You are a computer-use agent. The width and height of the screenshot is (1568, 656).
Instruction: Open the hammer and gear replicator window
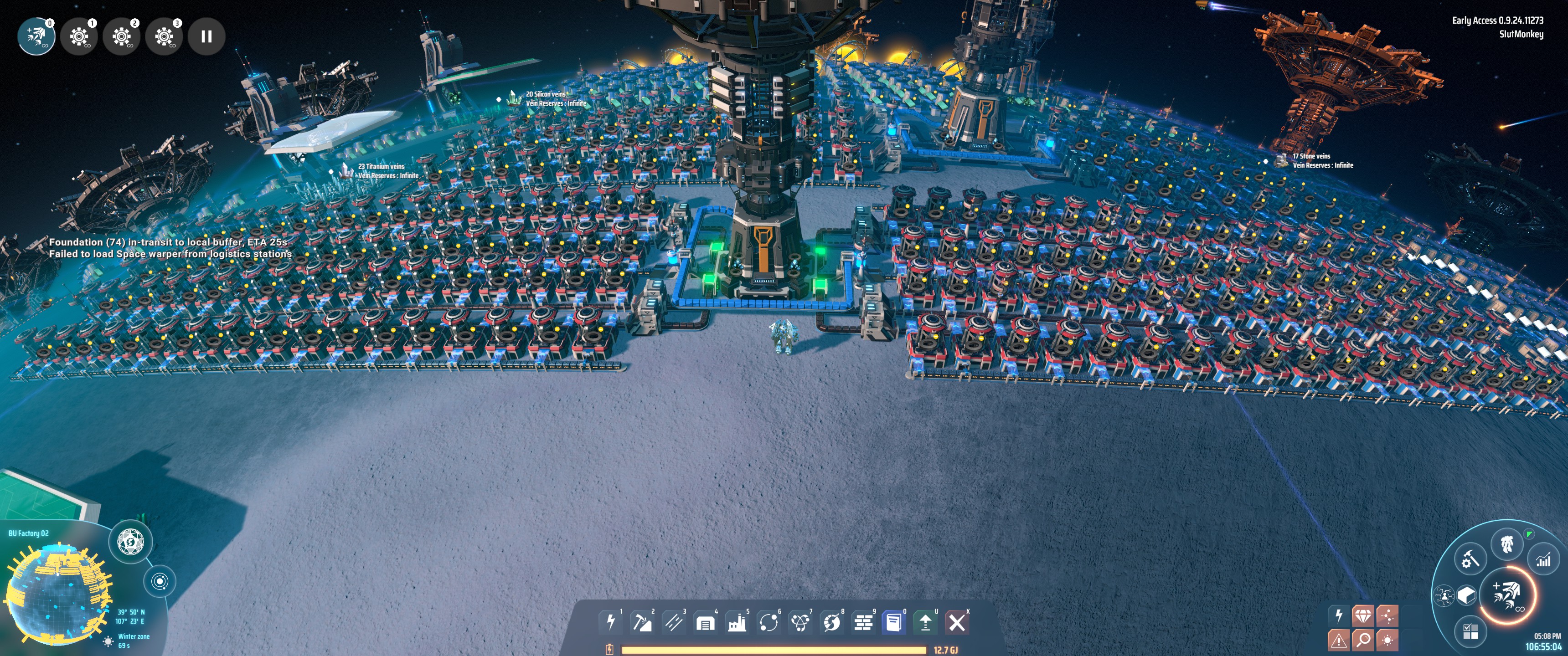tap(1470, 559)
